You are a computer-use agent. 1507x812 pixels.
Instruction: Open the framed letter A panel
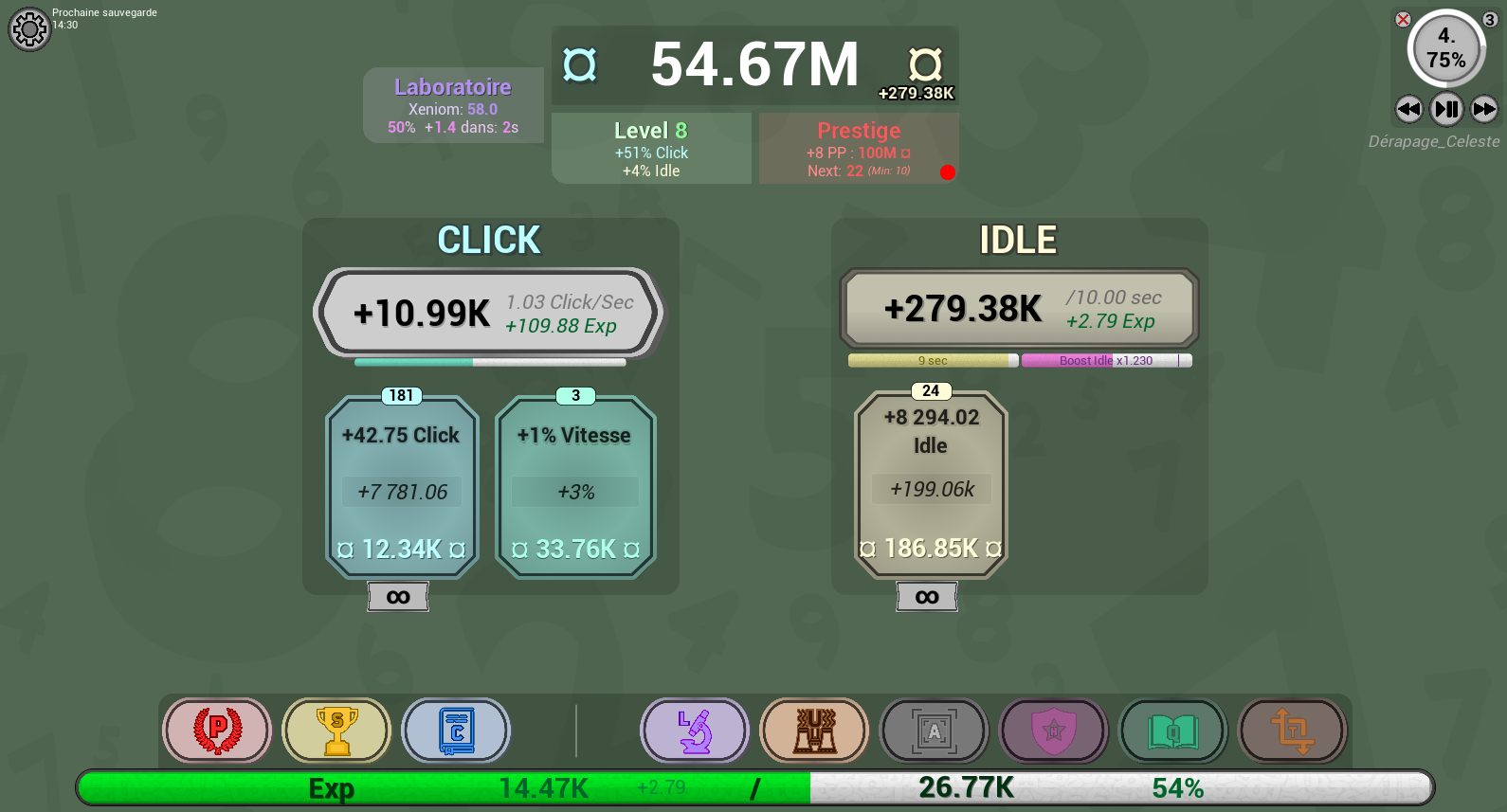934,731
